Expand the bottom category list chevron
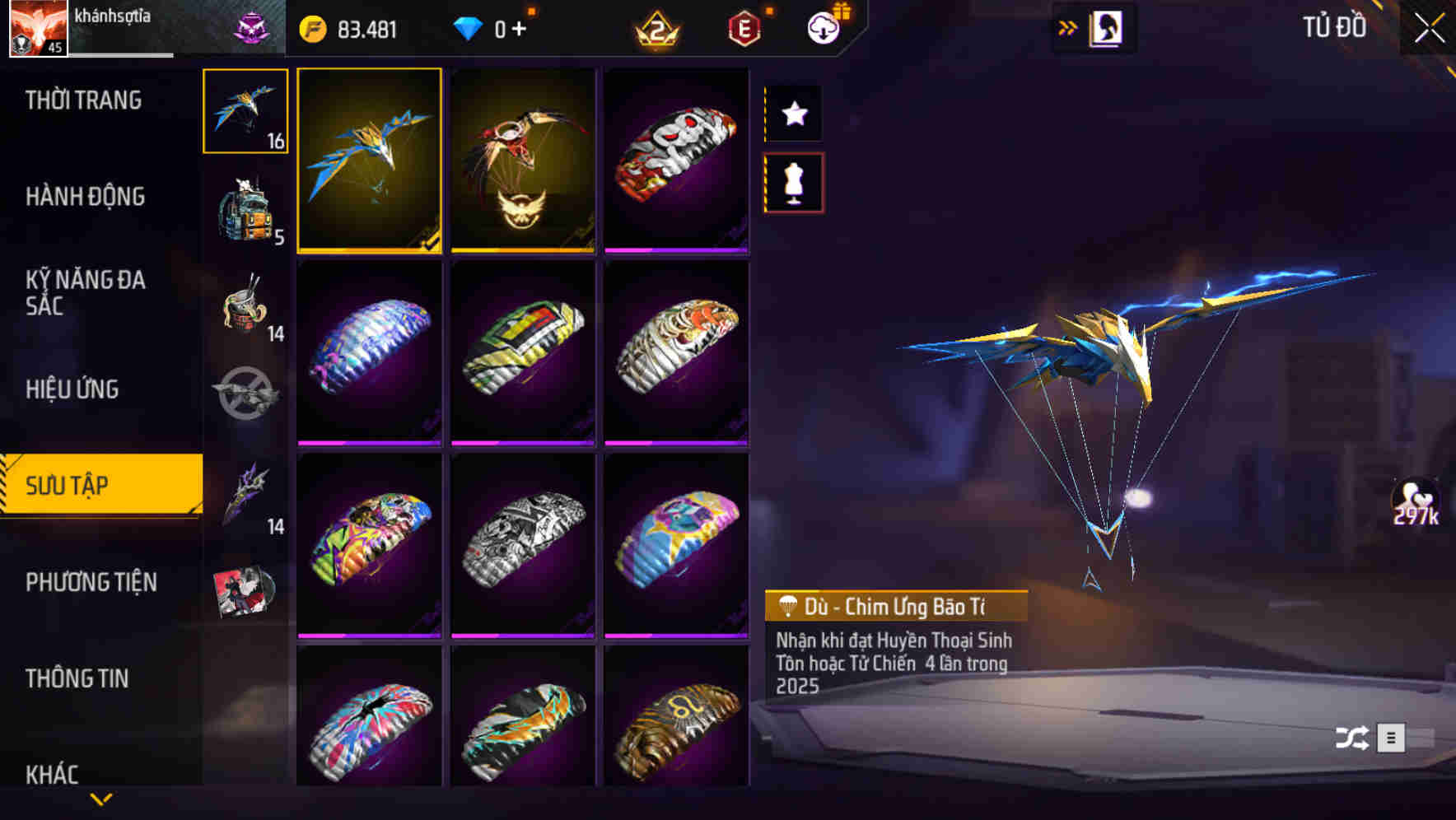 pos(100,799)
